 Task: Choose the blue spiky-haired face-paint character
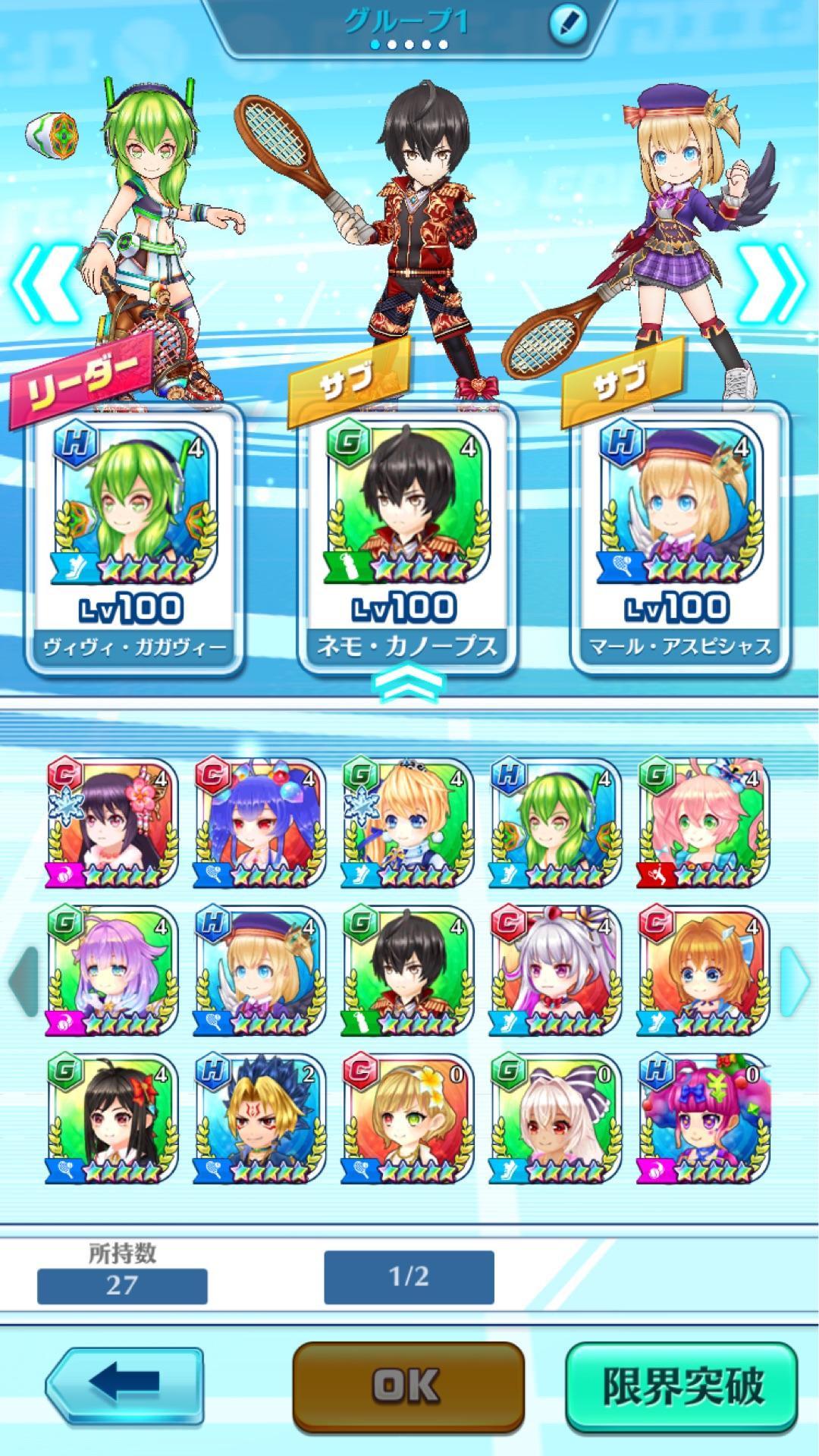[x=260, y=1119]
